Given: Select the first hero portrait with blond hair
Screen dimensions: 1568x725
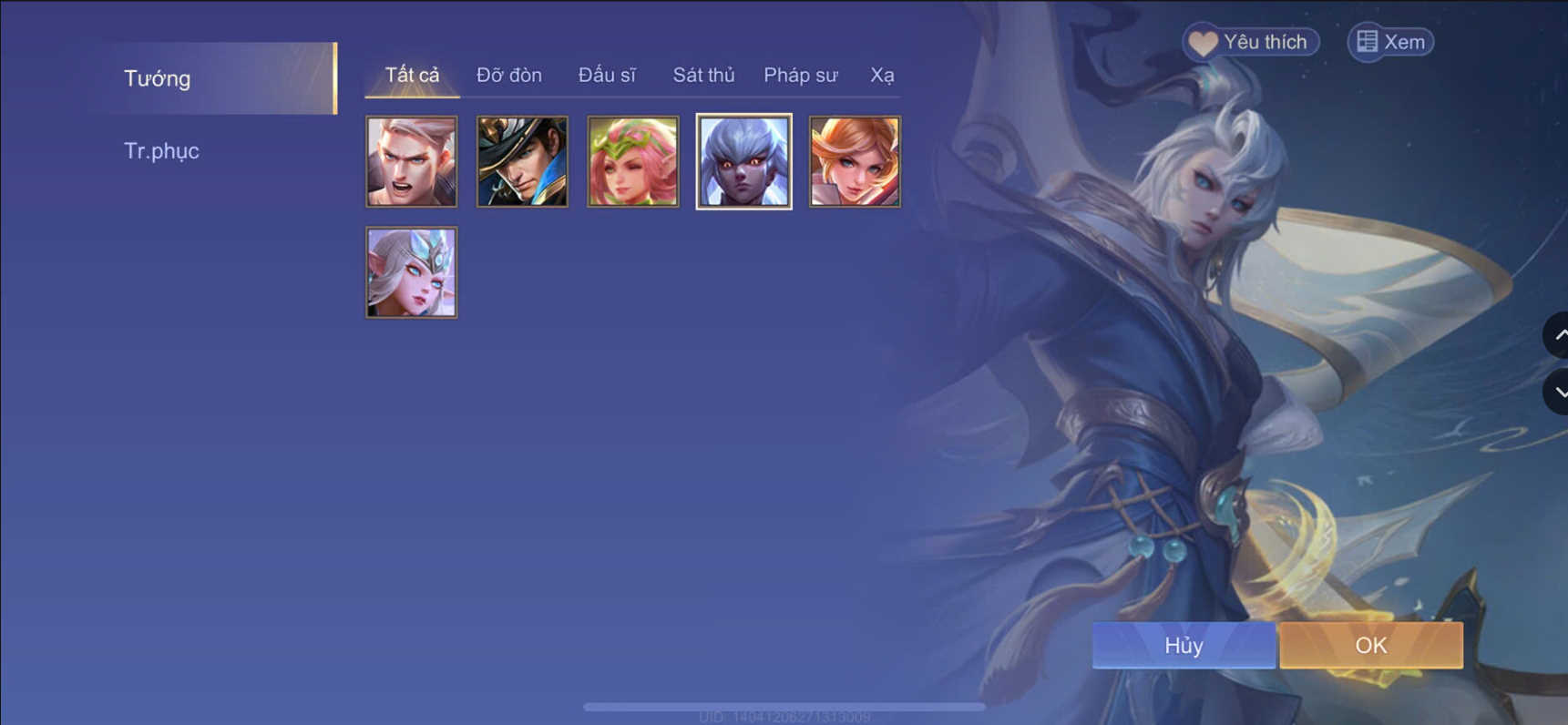Looking at the screenshot, I should point(411,161).
